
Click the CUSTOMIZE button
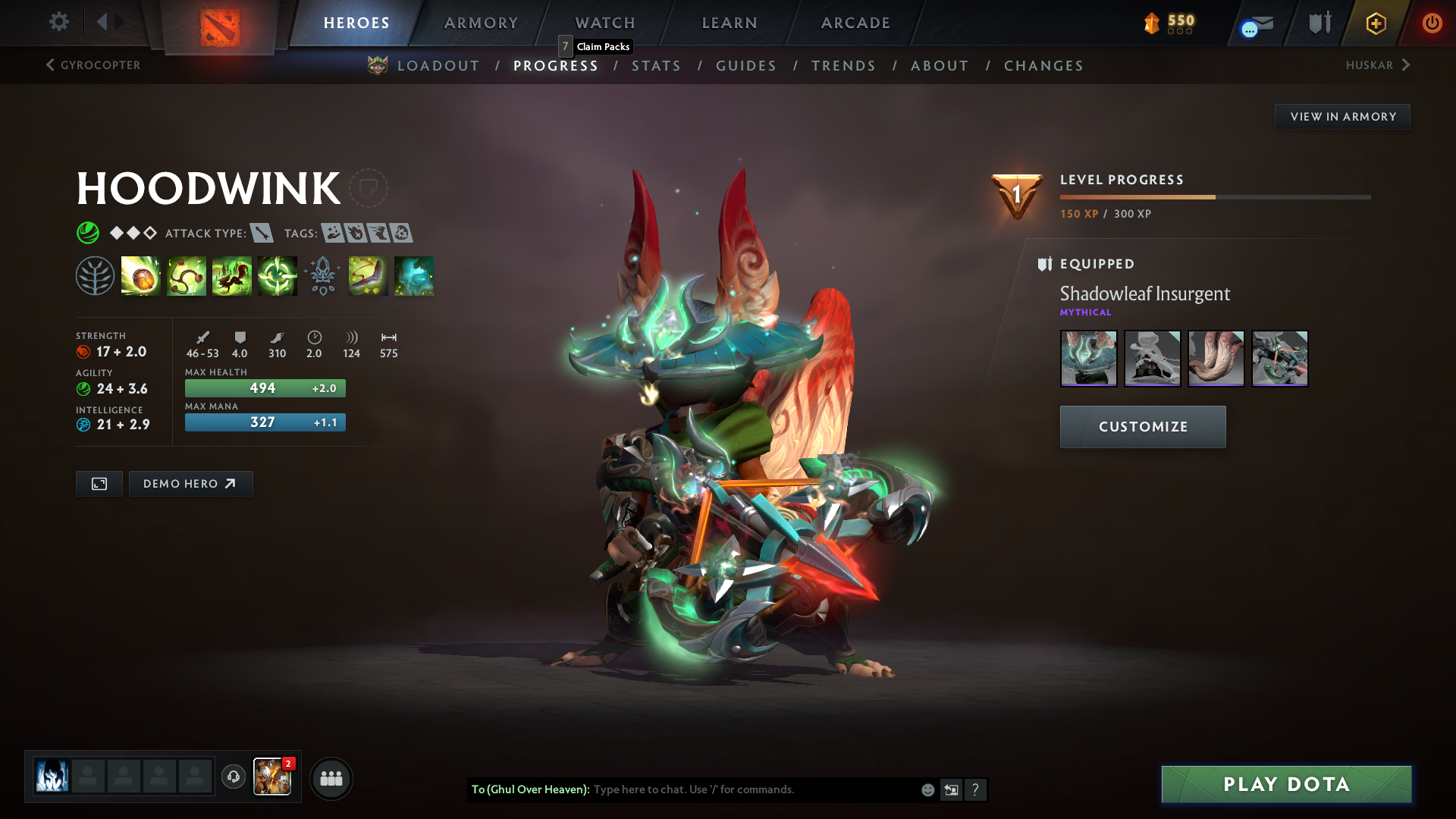(1142, 426)
